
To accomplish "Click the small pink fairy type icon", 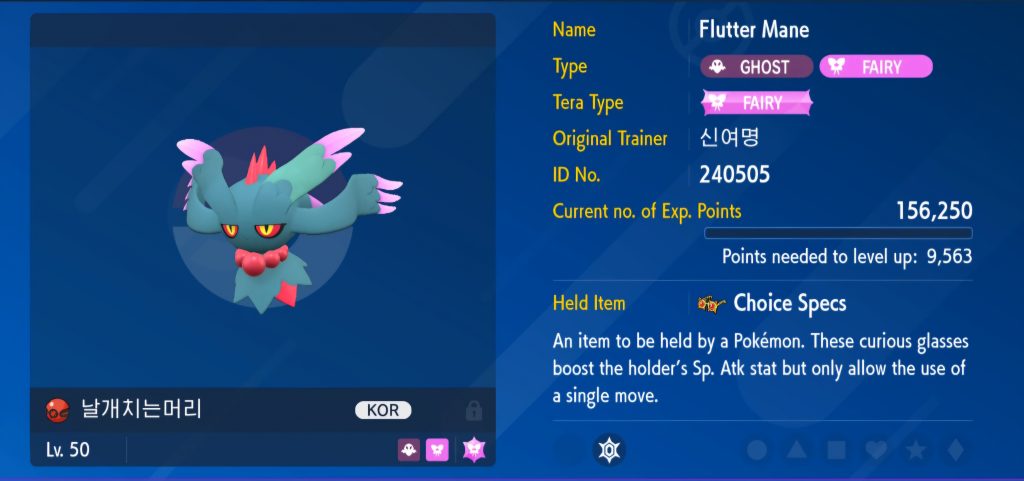I will pyautogui.click(x=437, y=450).
